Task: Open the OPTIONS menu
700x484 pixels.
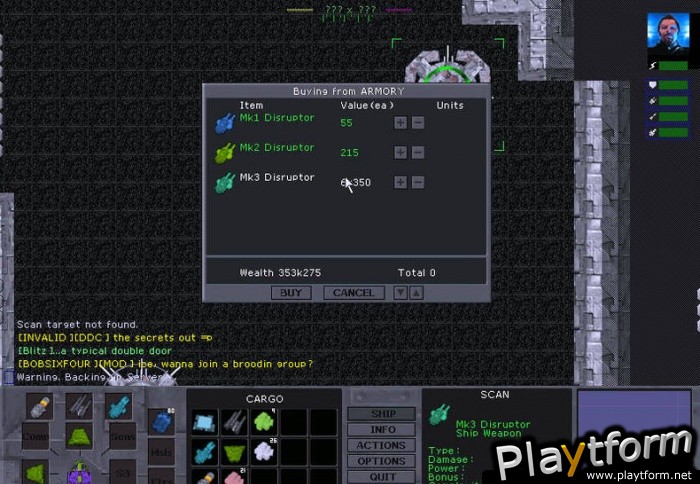Action: point(381,461)
